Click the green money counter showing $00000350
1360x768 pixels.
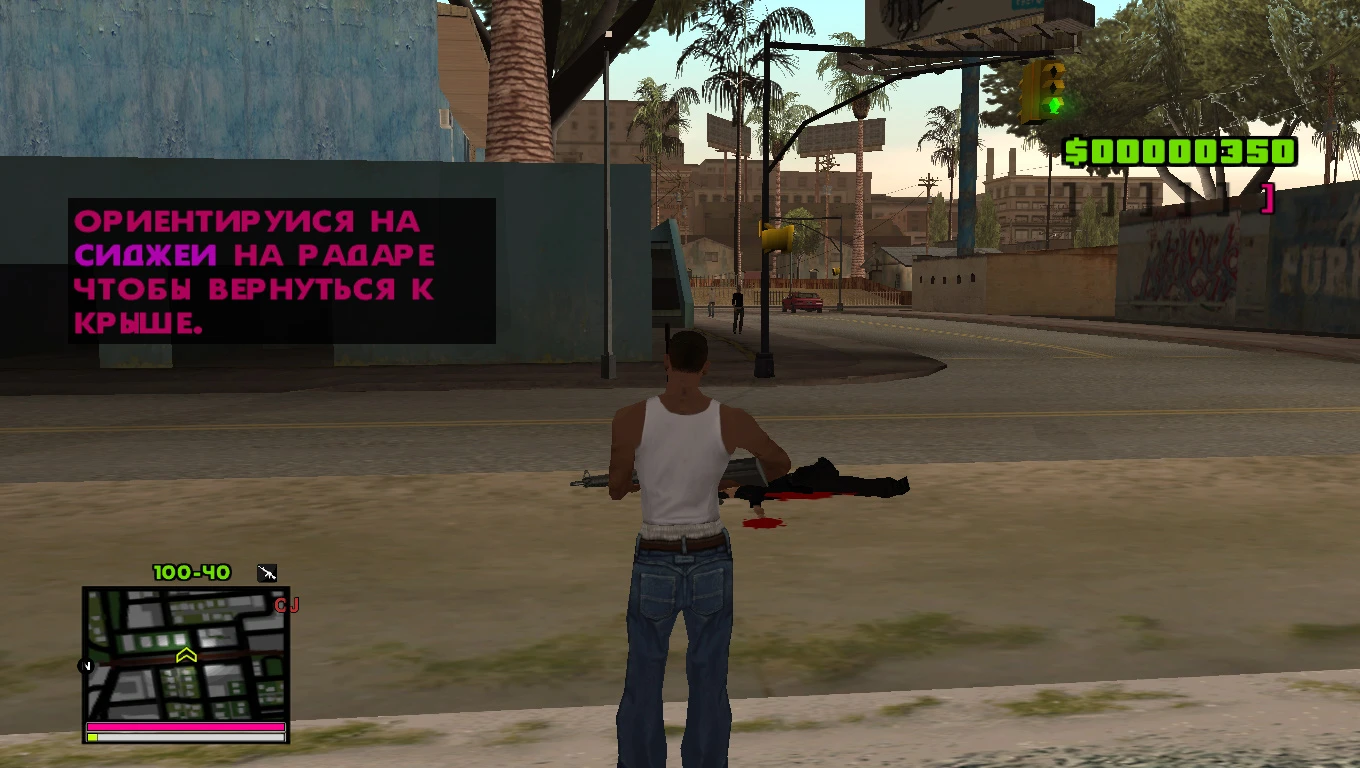[x=1176, y=152]
